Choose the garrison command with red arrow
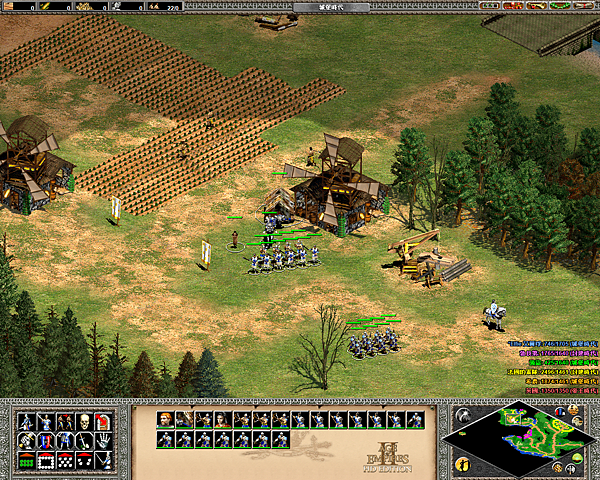The height and width of the screenshot is (480, 600). [104, 420]
